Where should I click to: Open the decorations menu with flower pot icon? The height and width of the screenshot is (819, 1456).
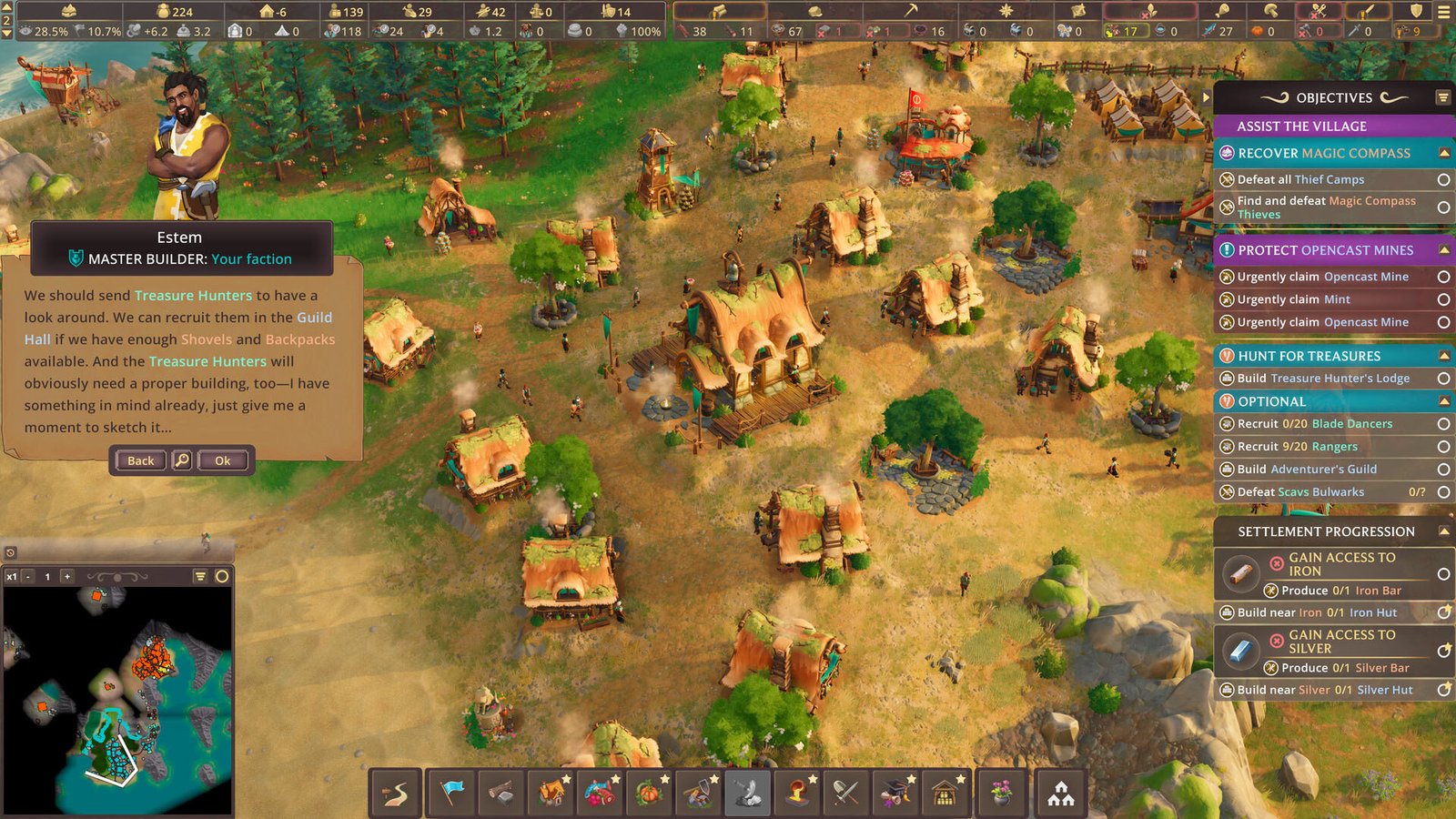[1000, 793]
